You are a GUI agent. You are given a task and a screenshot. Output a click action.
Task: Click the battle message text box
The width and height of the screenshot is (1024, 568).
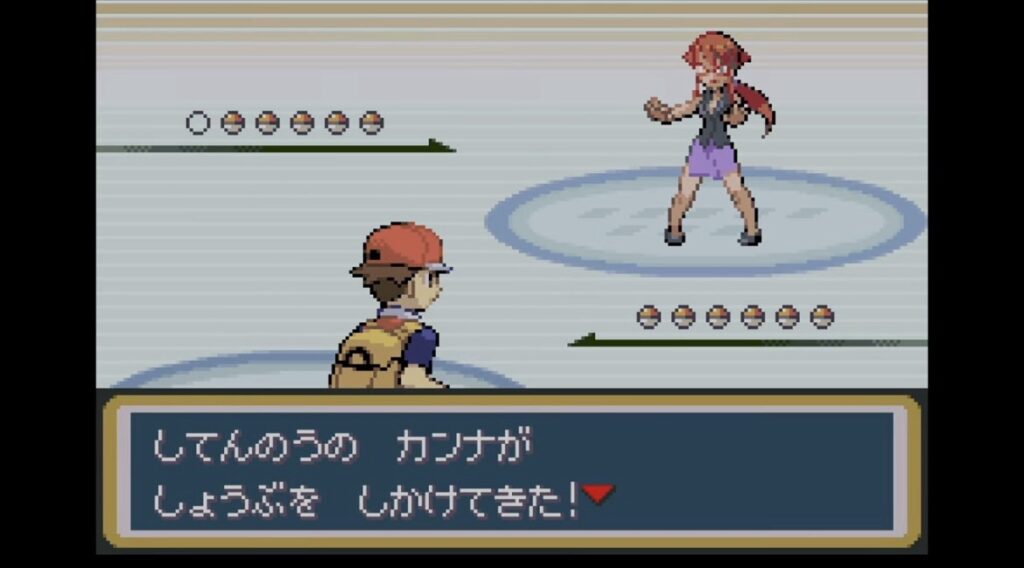pos(510,470)
